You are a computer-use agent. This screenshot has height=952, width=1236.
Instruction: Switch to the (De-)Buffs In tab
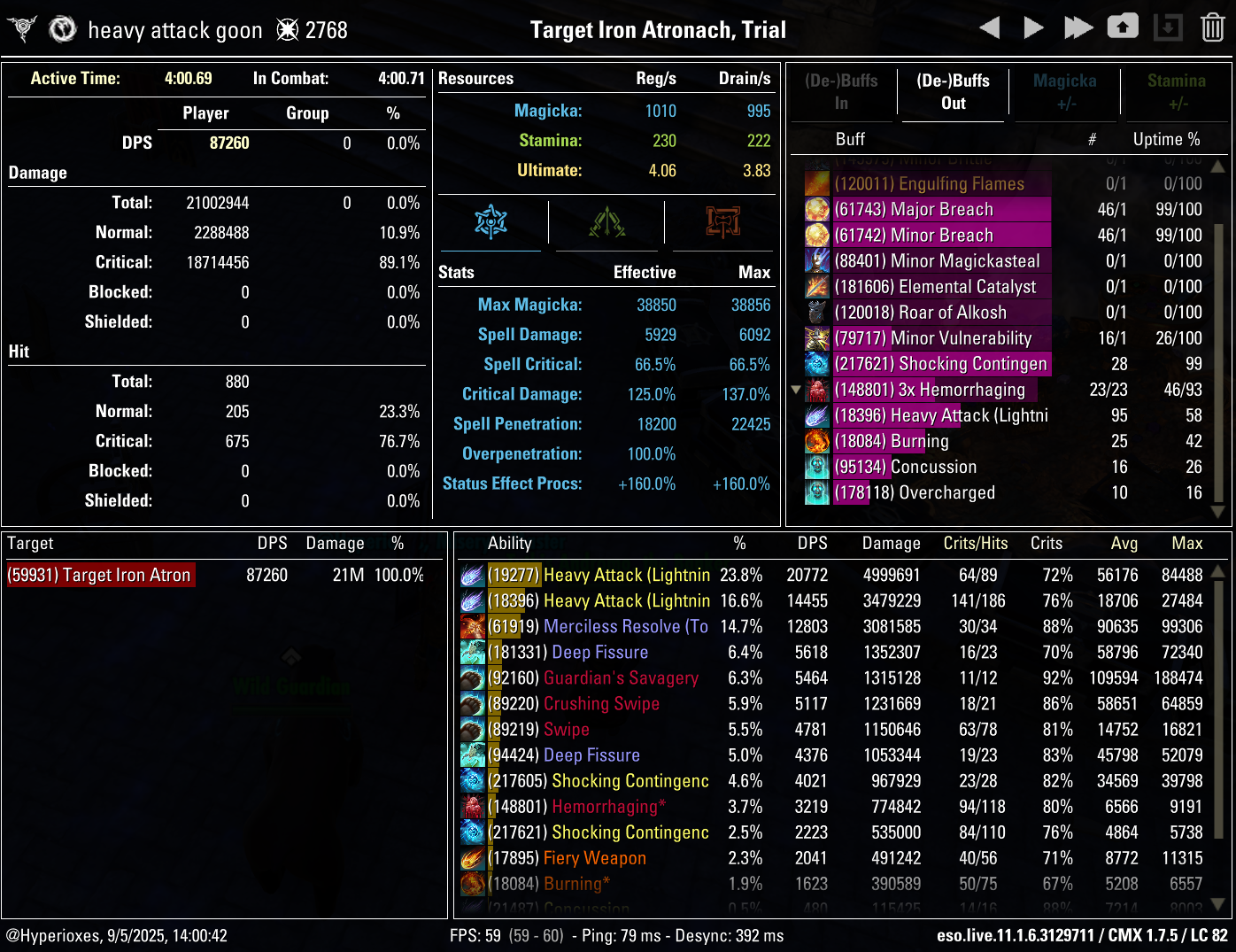[x=841, y=92]
